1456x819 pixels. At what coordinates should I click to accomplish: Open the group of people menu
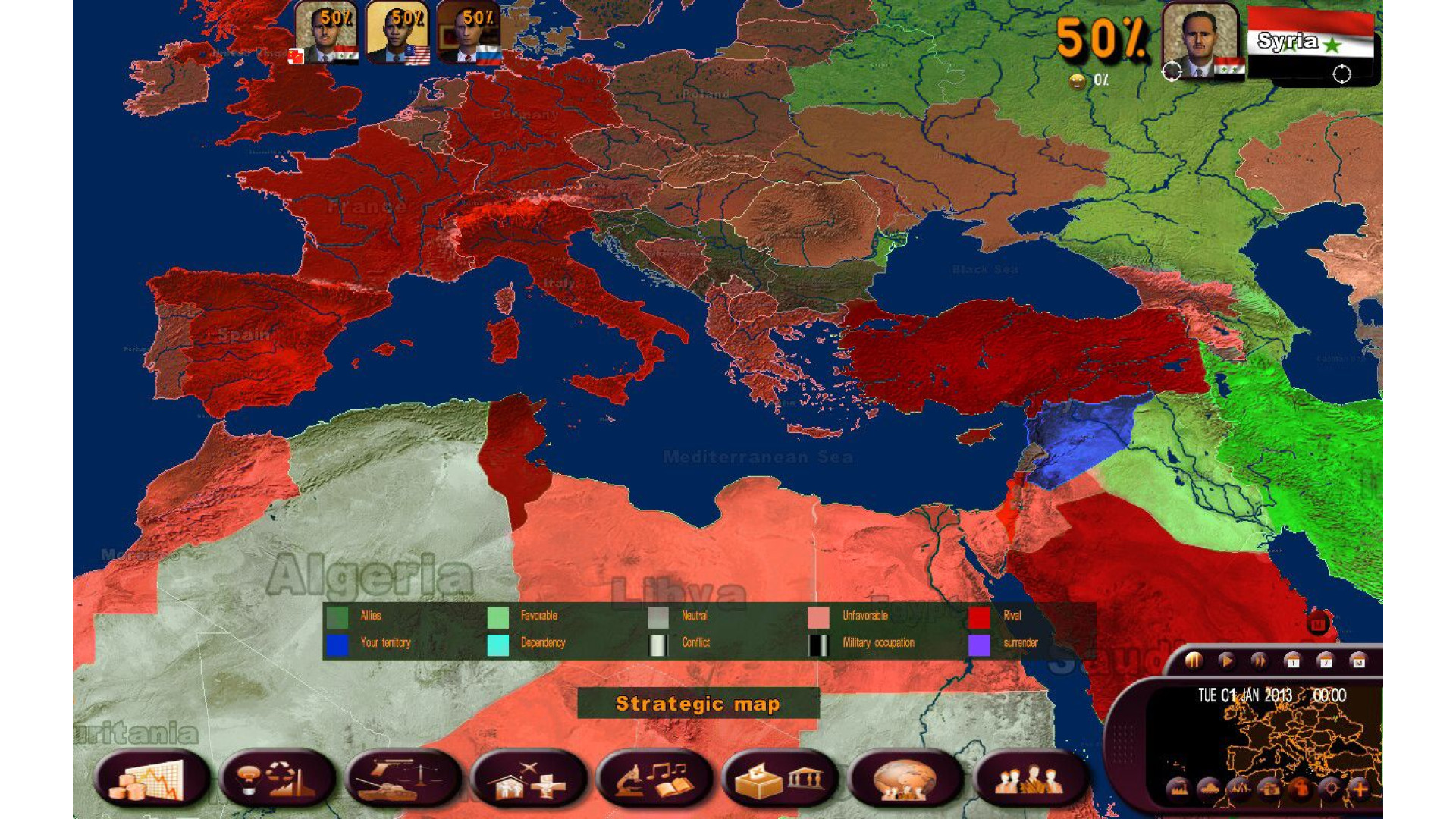[x=1031, y=780]
